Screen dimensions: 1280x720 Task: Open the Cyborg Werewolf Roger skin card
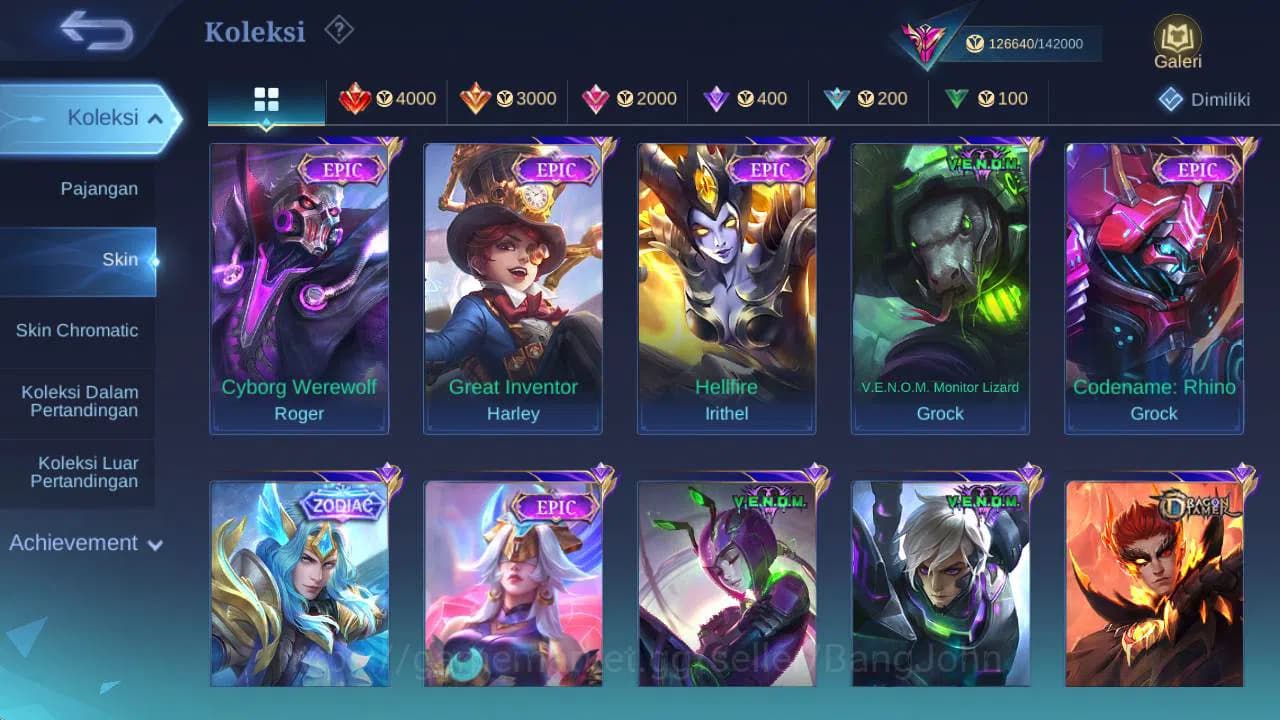(x=298, y=287)
